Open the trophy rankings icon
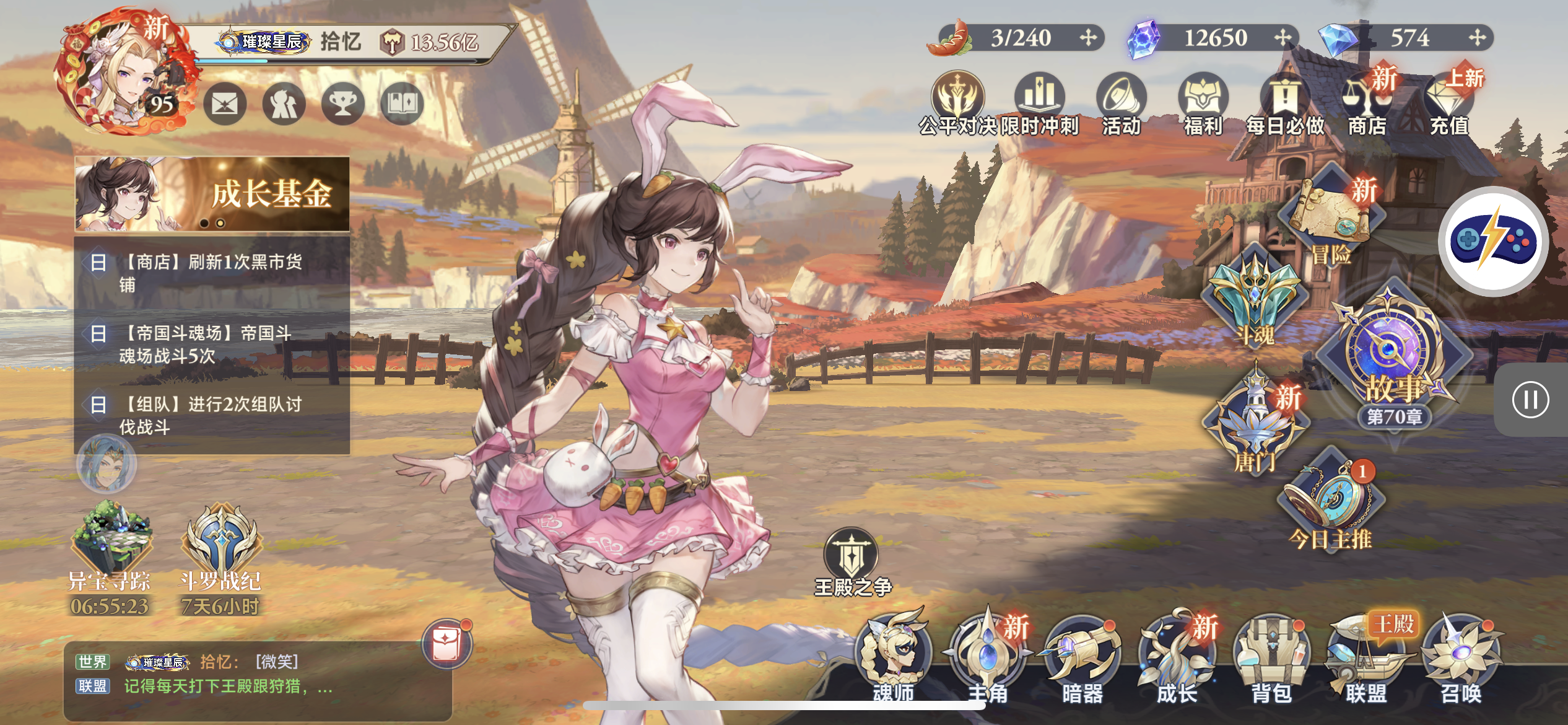1568x725 pixels. pyautogui.click(x=342, y=104)
